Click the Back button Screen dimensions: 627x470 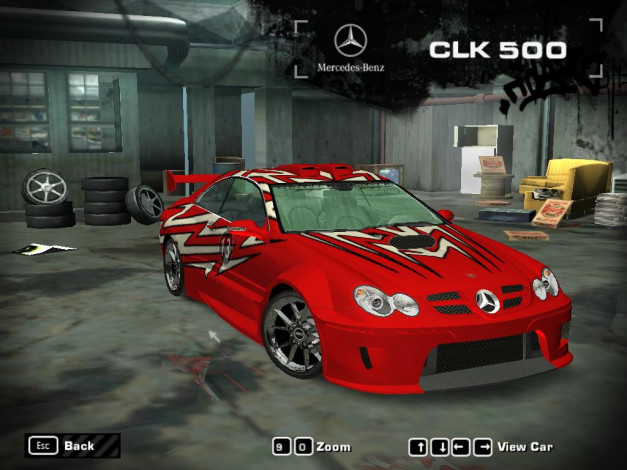click(66, 445)
